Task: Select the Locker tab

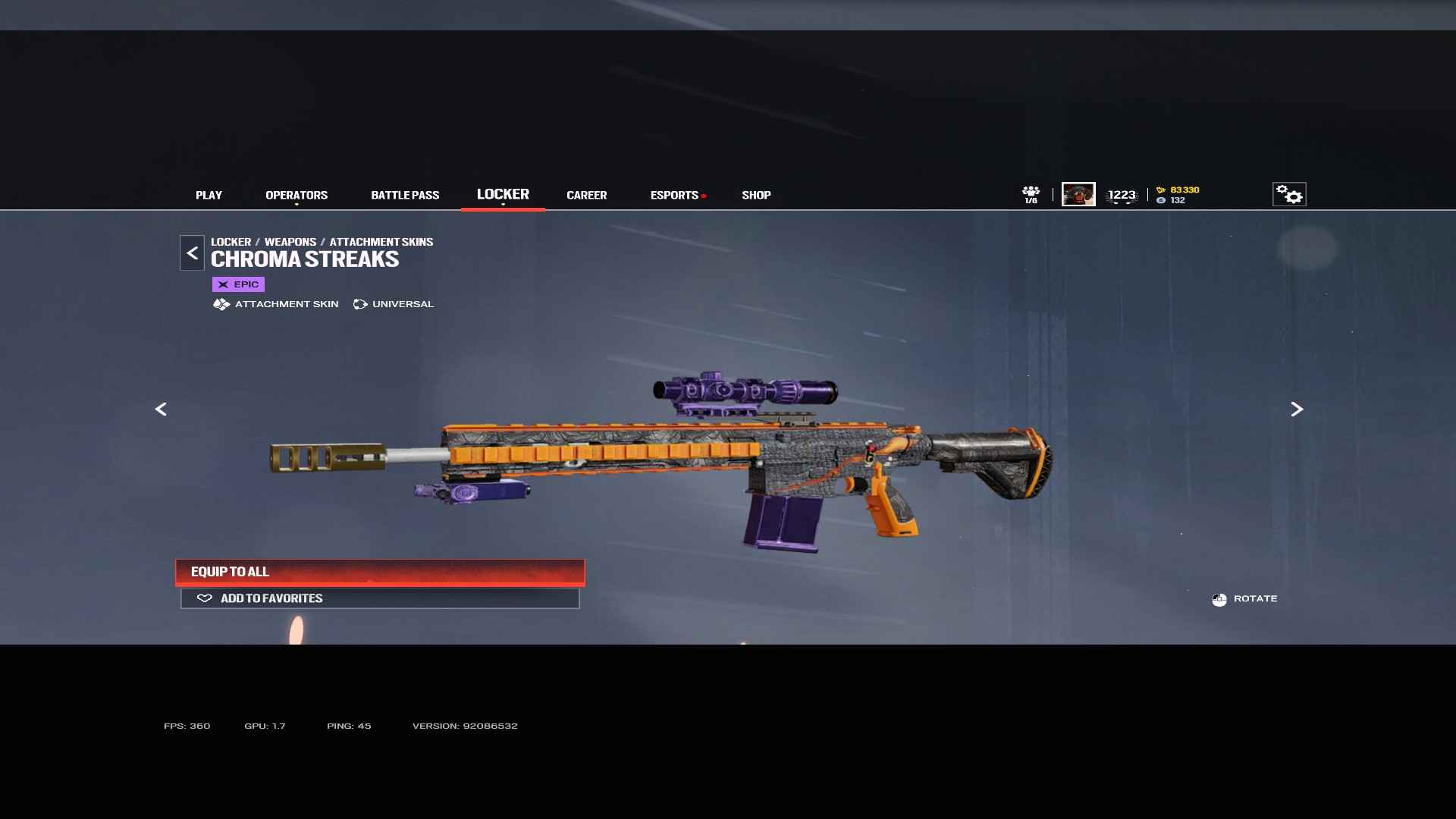Action: click(x=503, y=194)
